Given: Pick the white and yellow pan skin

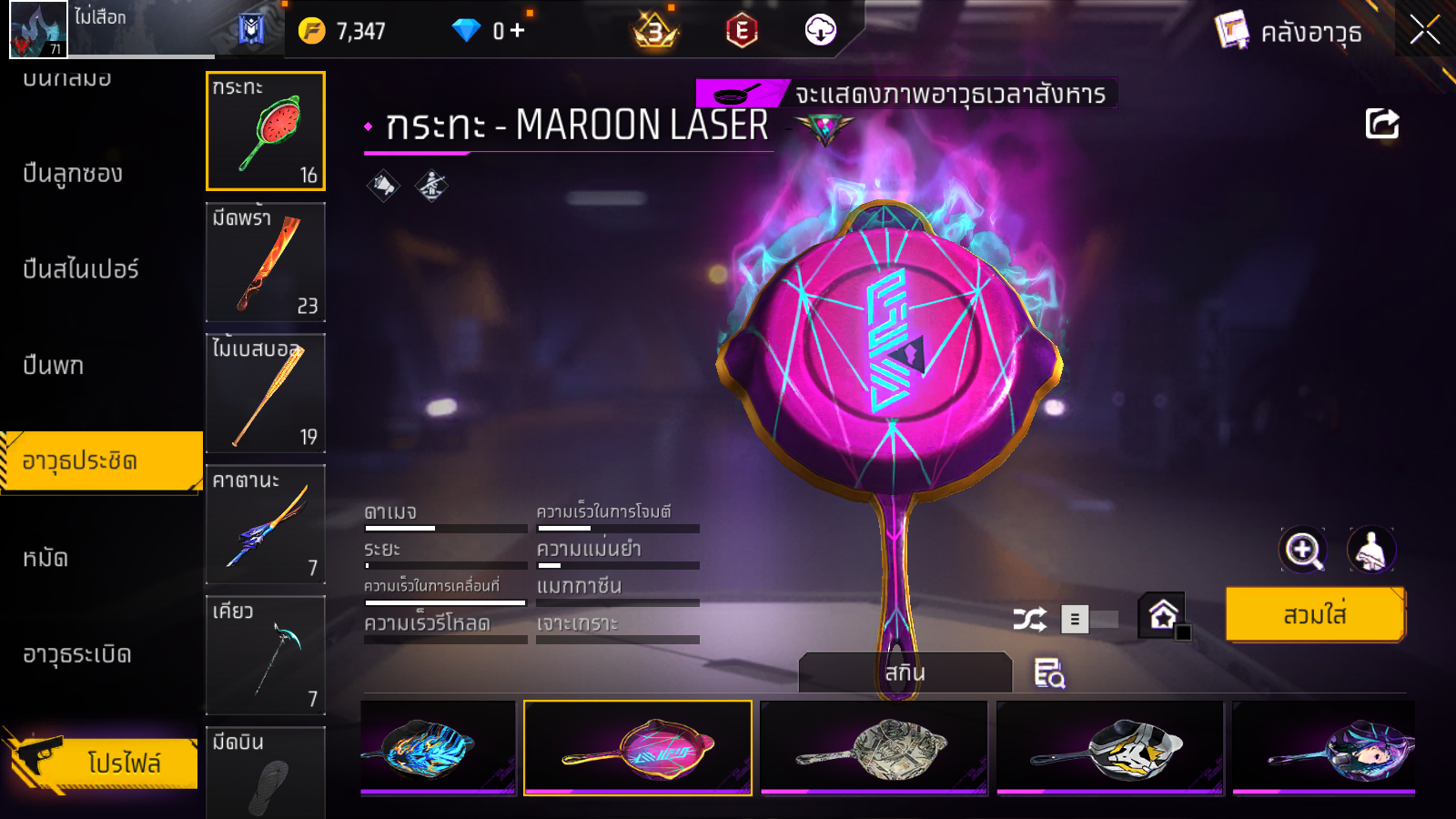Looking at the screenshot, I should tap(1110, 748).
